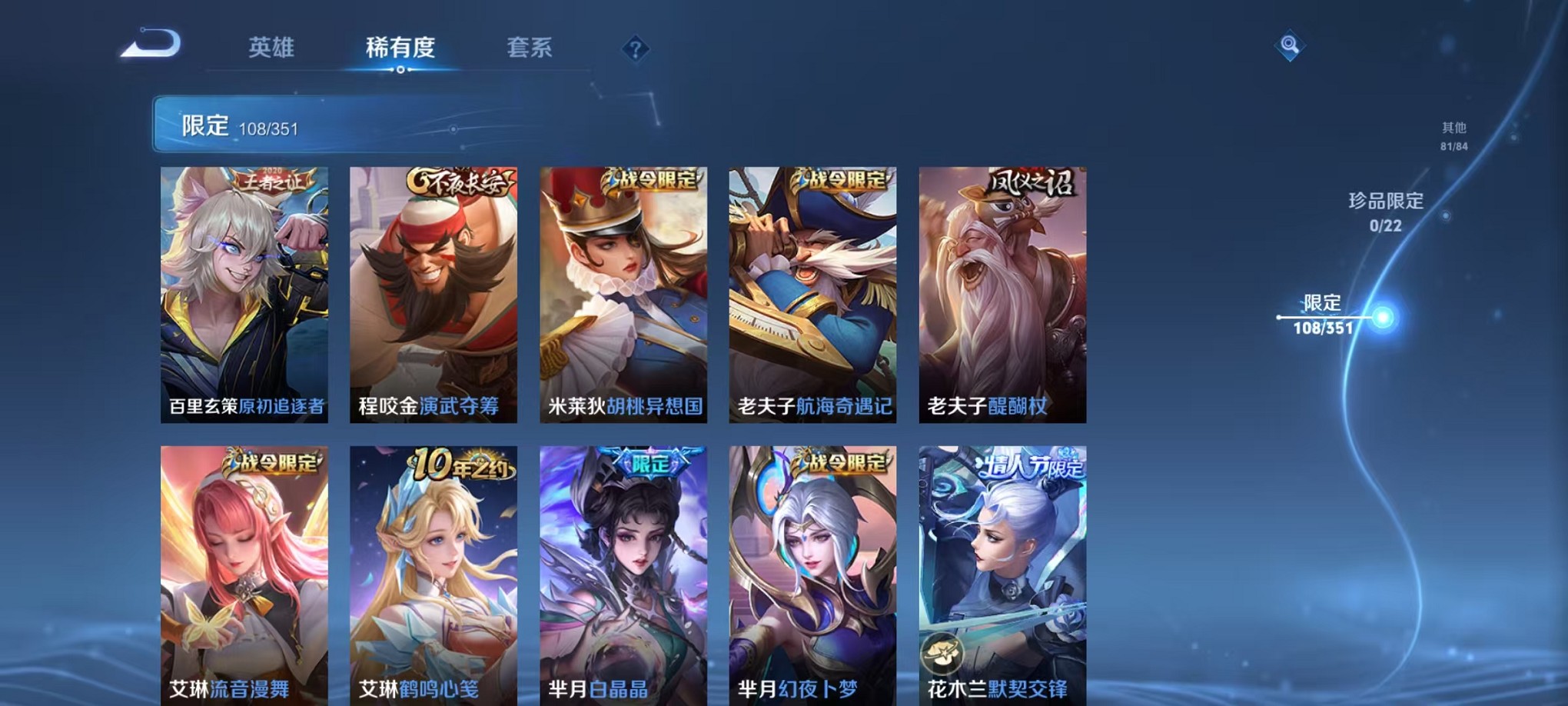Switch to the 英雄 tab
This screenshot has width=1568, height=706.
click(270, 48)
